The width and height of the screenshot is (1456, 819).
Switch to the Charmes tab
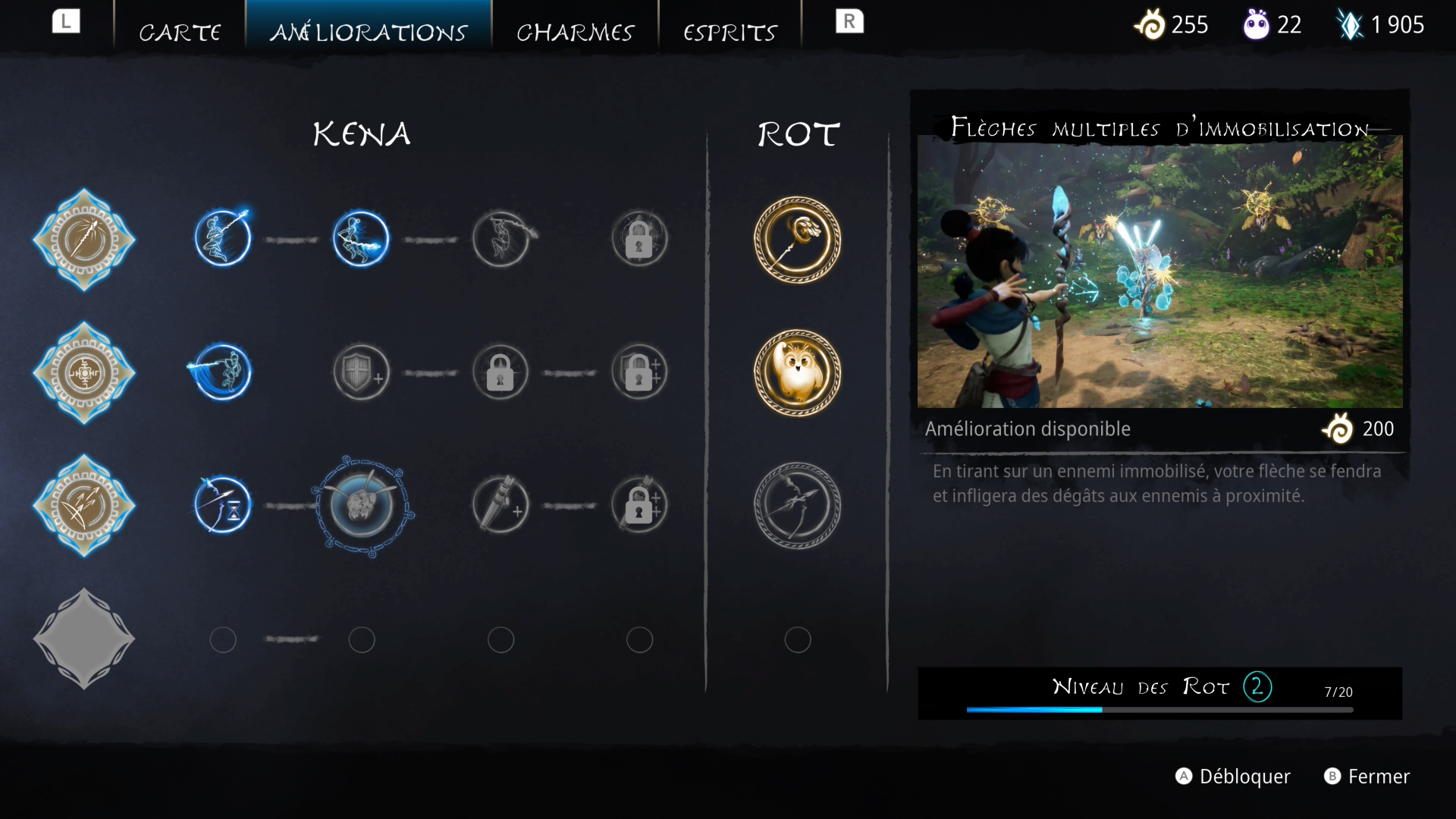click(x=575, y=32)
